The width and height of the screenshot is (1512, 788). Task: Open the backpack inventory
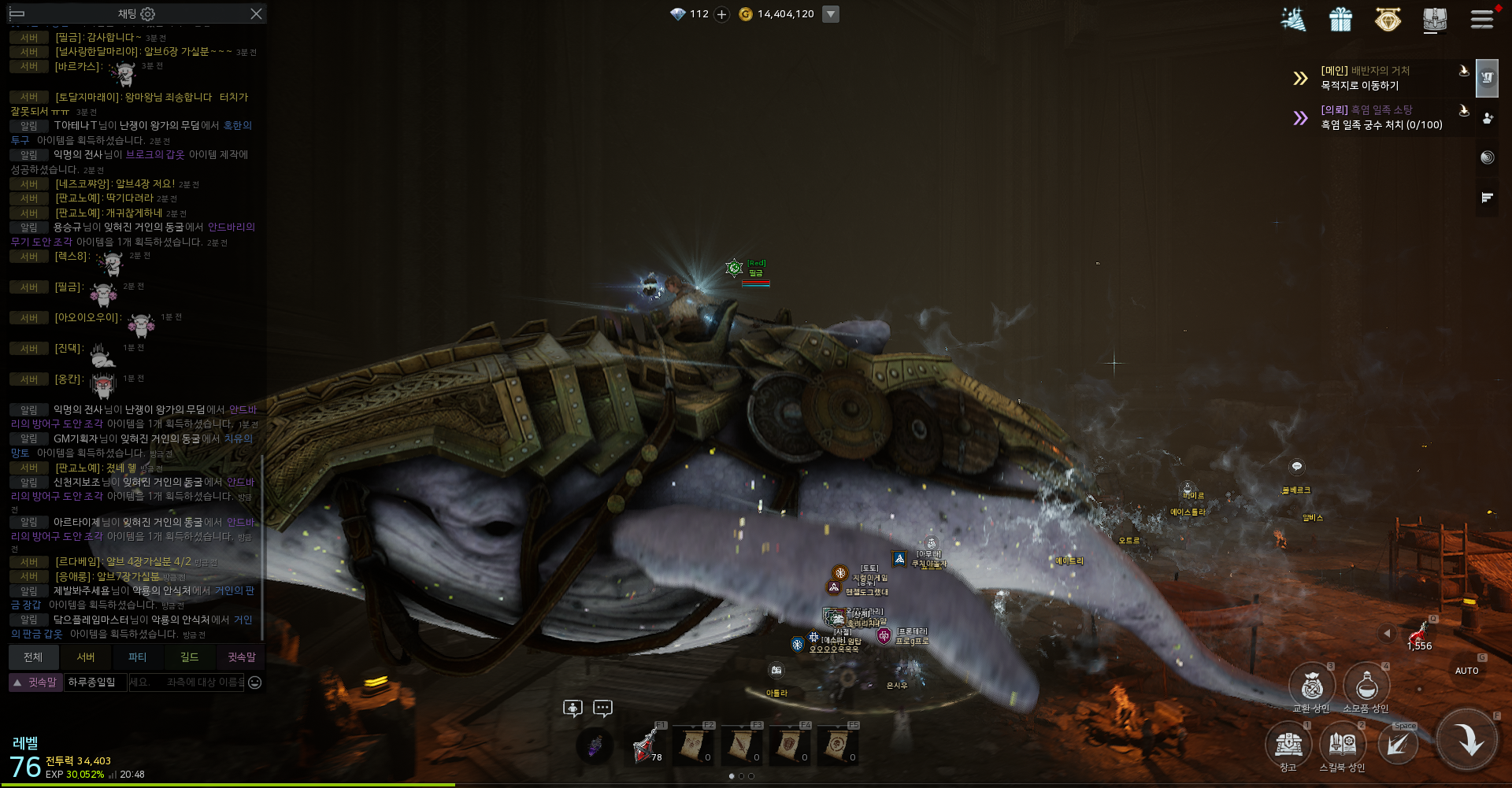1435,19
